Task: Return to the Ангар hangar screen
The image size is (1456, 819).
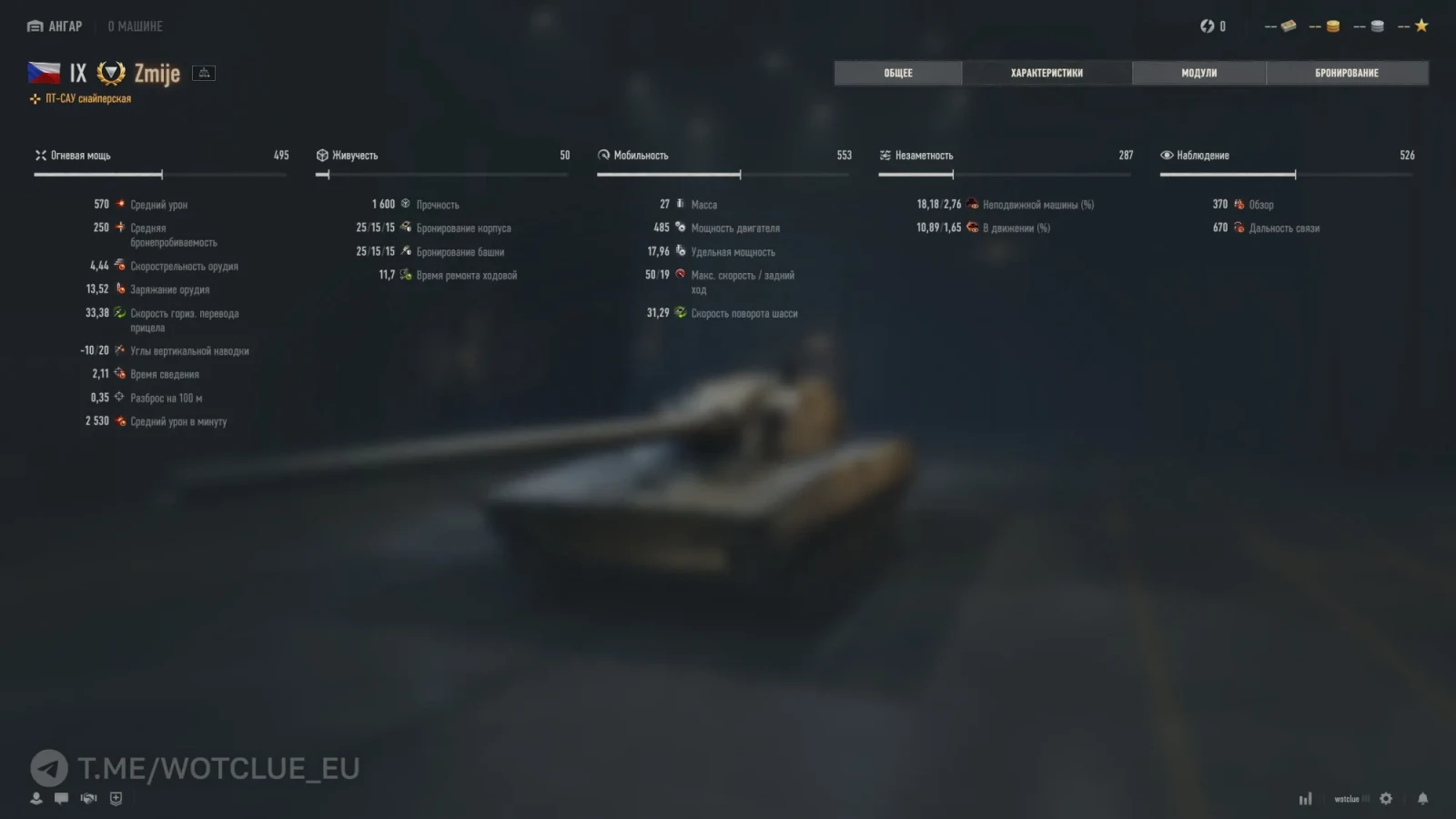Action: 56,26
